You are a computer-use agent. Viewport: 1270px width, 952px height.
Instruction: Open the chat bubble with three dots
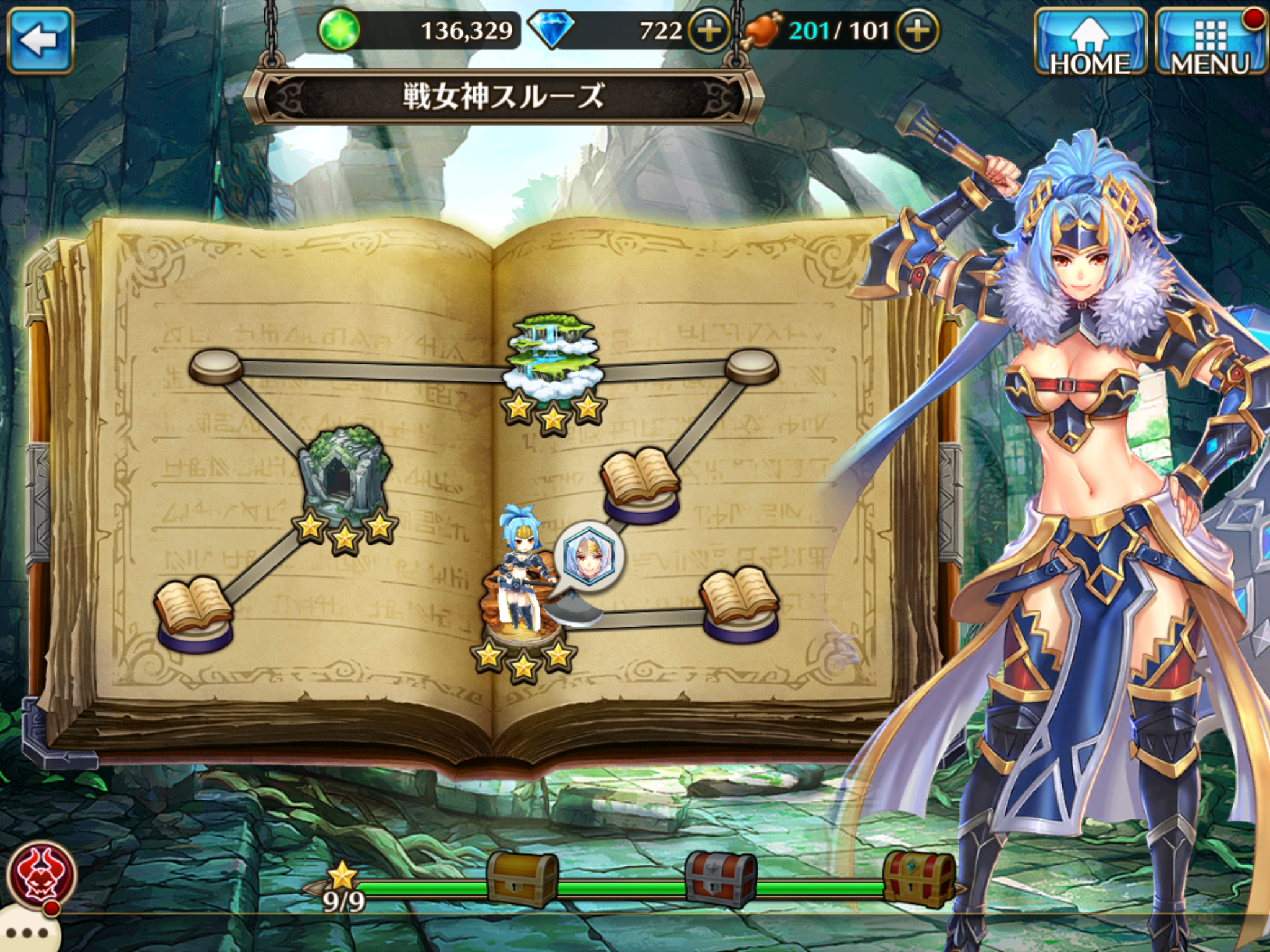click(28, 933)
